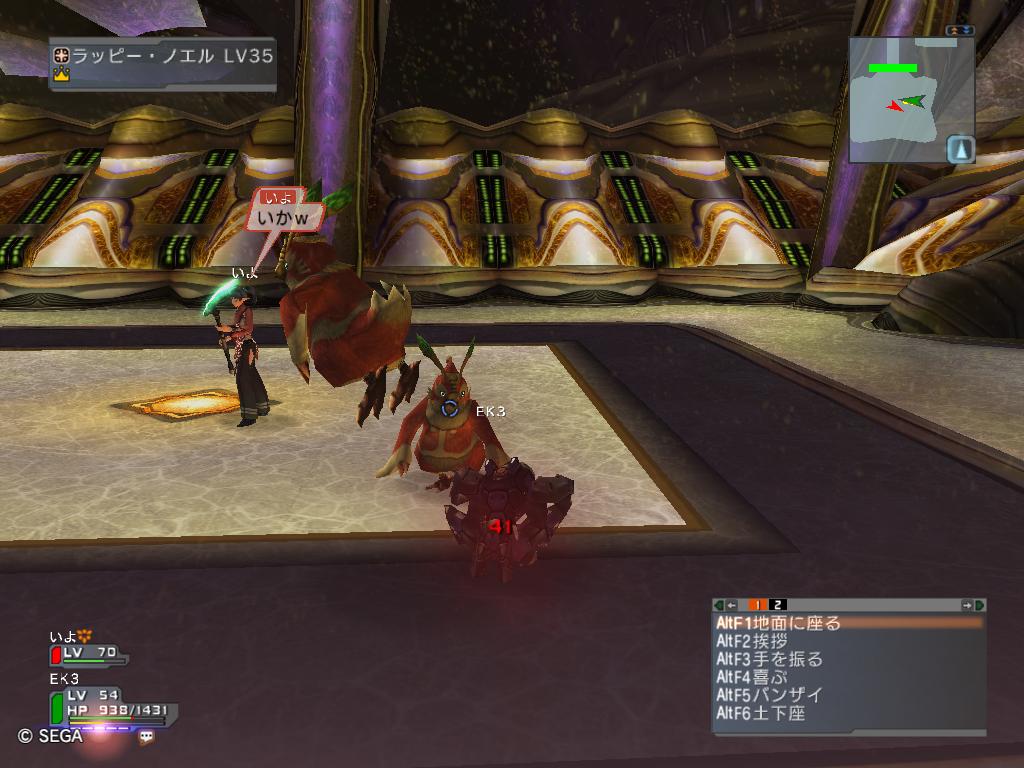Screen dimensions: 1024x768
Task: Toggle the minimap's up/down arrows control
Action: tap(960, 31)
